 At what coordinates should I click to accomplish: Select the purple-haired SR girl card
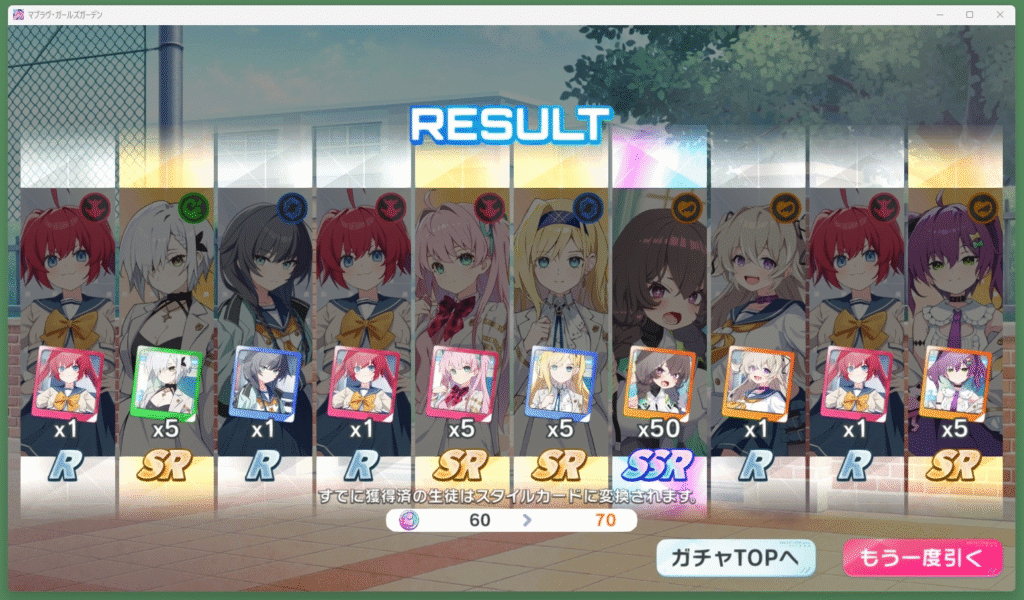(955, 383)
